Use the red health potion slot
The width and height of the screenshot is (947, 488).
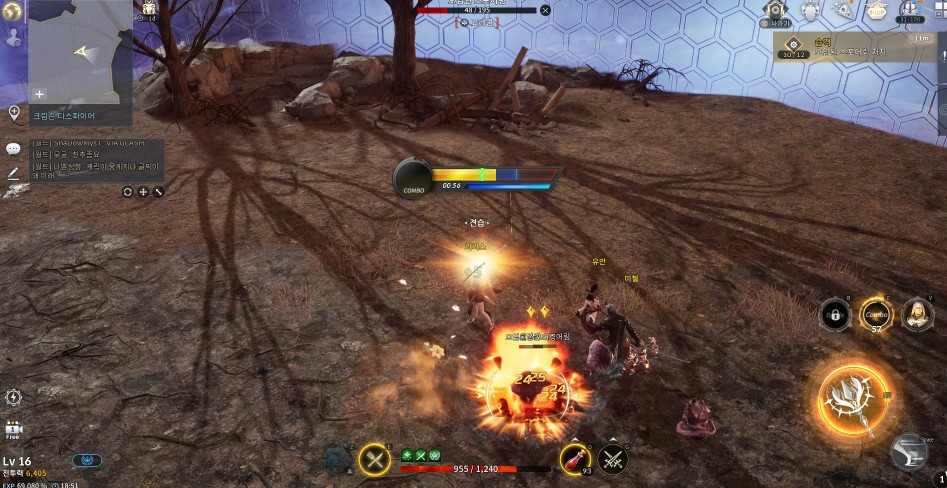[574, 459]
